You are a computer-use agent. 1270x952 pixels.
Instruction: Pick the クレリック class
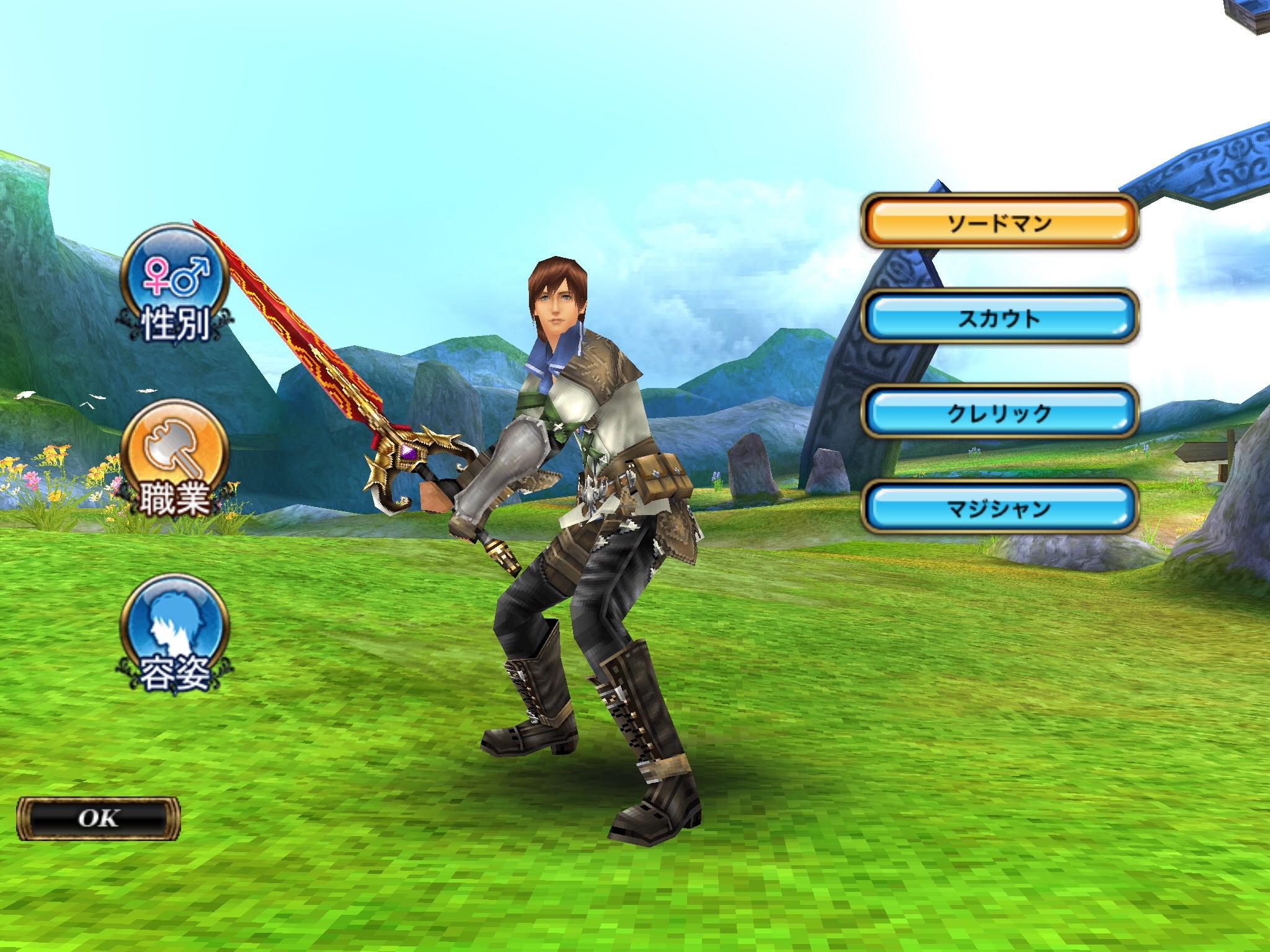(x=1000, y=412)
